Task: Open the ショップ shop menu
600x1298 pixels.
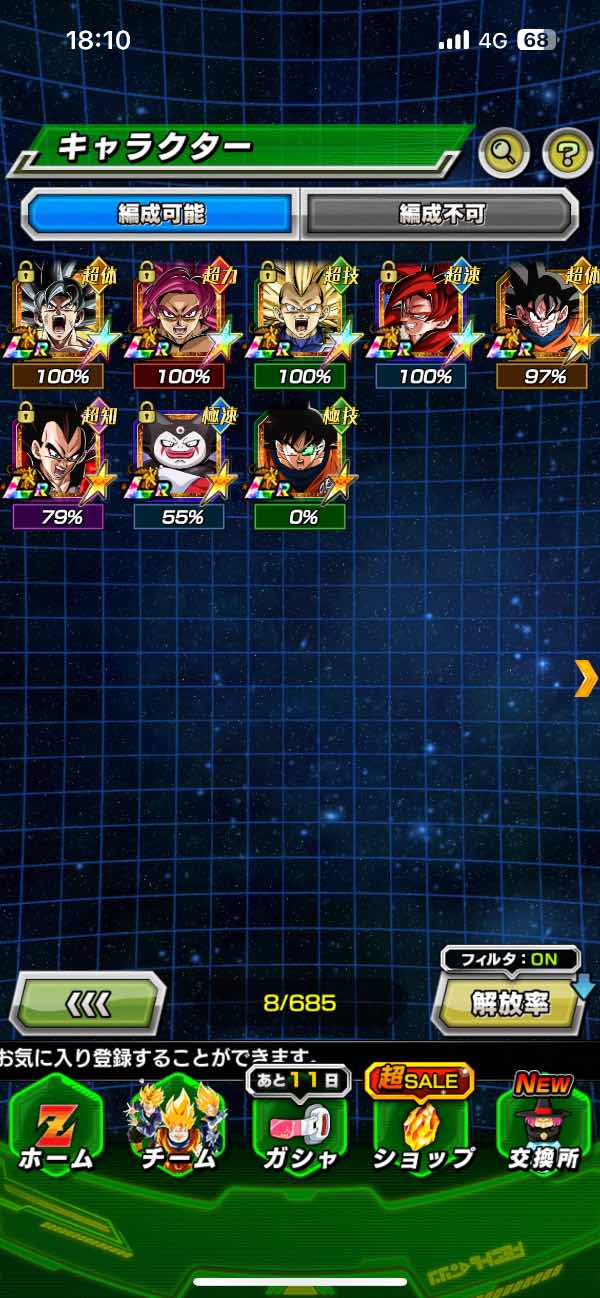Action: coord(422,1125)
